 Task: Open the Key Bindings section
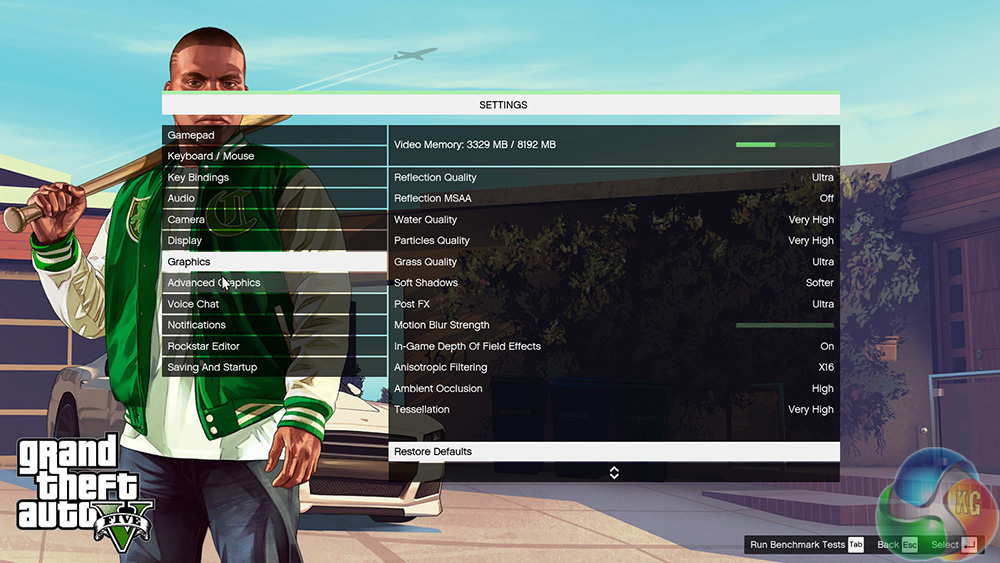(274, 177)
